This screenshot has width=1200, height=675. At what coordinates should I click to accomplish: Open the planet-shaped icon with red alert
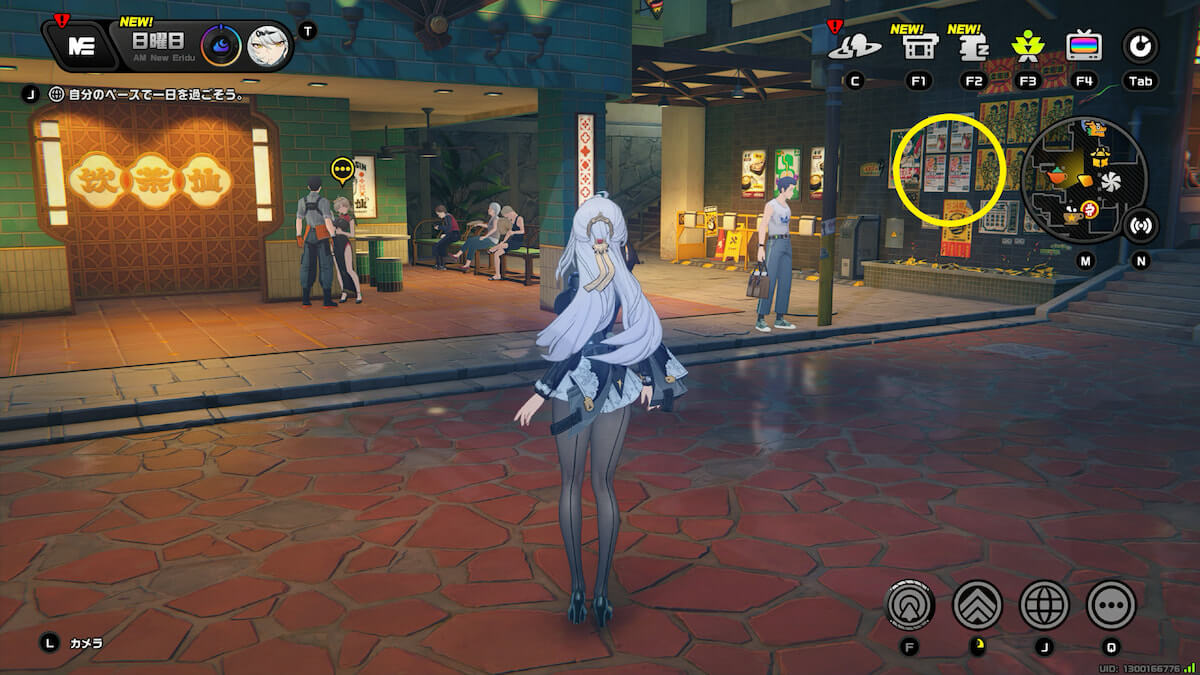(x=861, y=46)
